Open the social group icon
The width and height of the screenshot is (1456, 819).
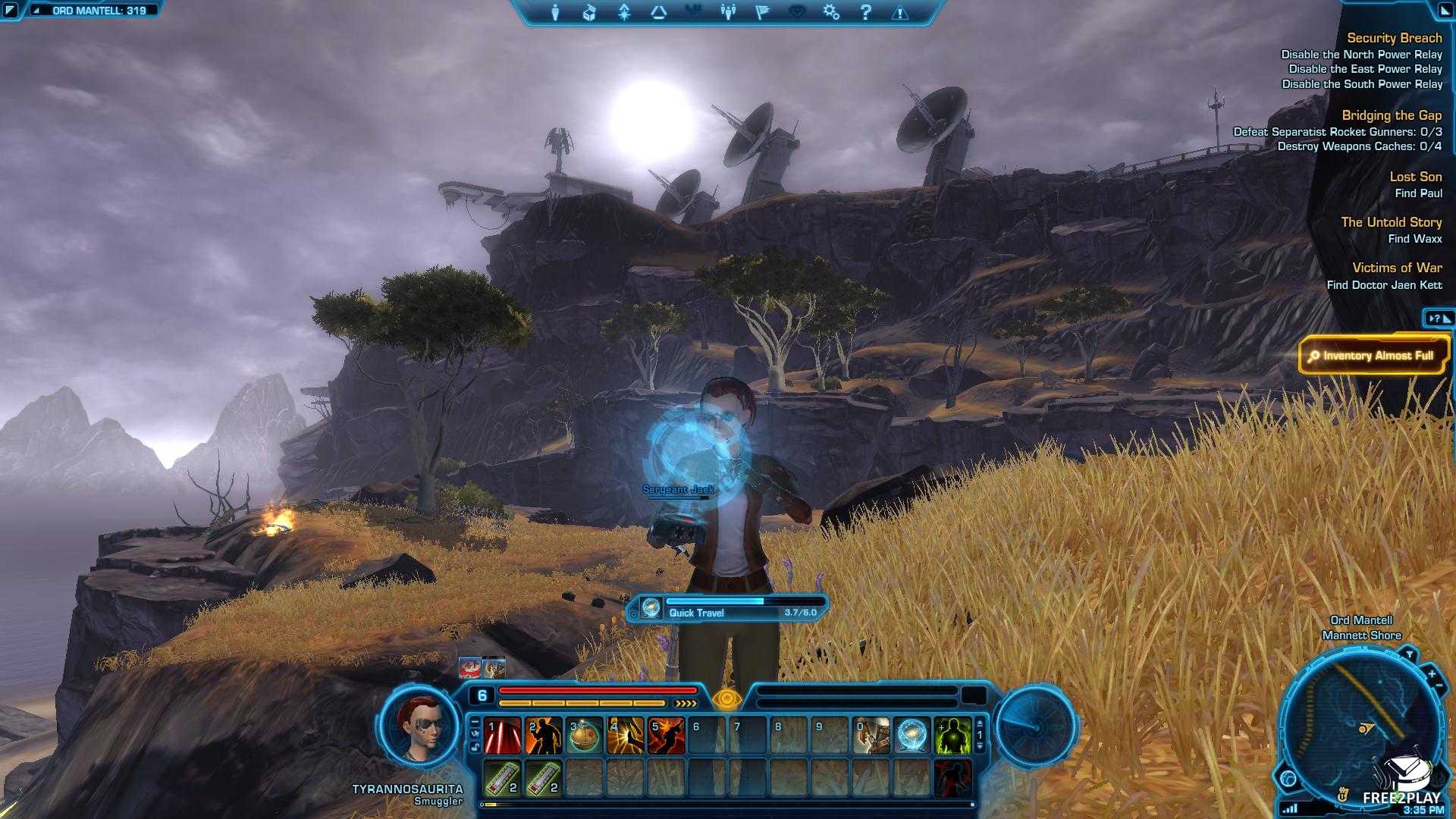(x=728, y=12)
